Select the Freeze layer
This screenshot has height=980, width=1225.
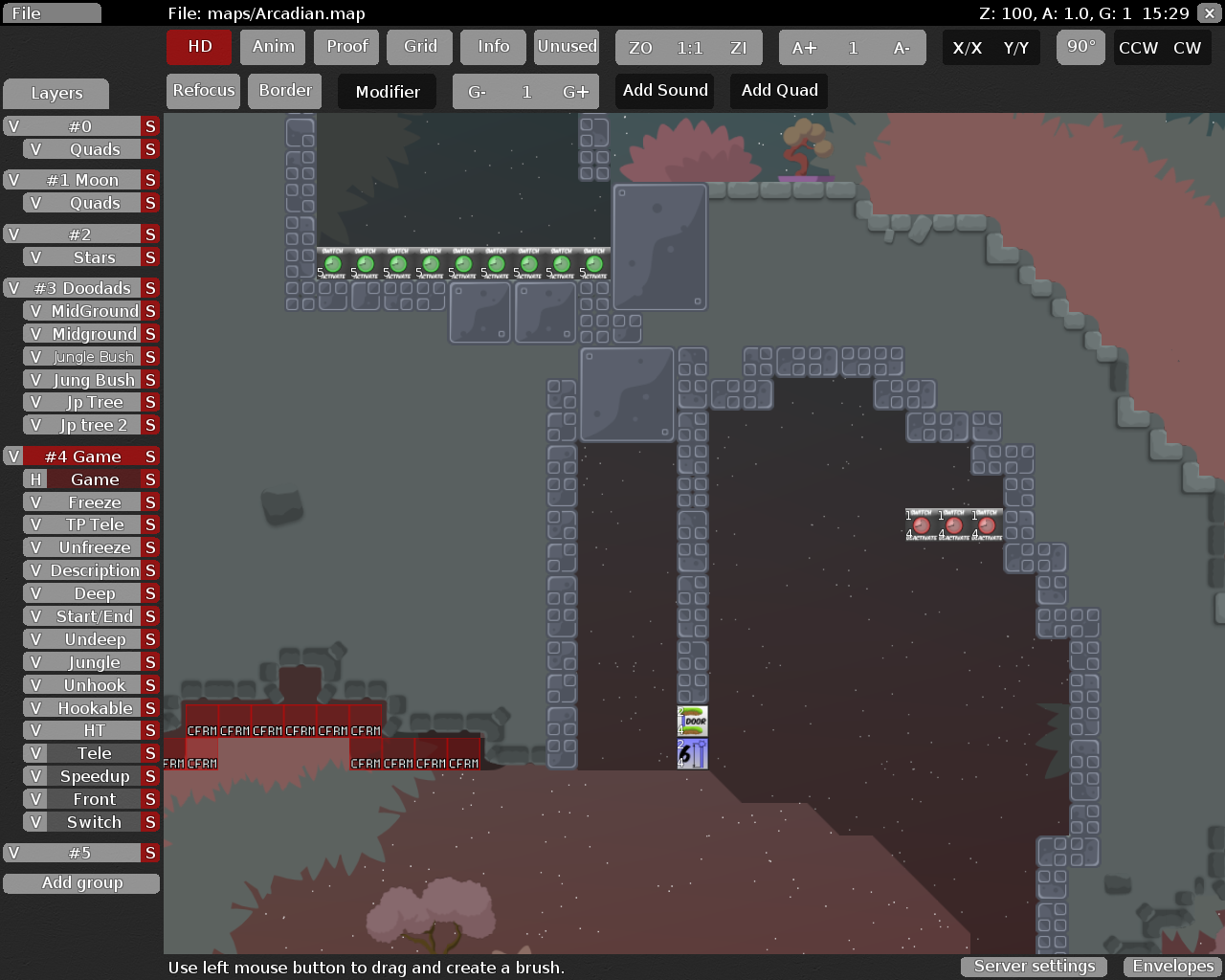(94, 502)
